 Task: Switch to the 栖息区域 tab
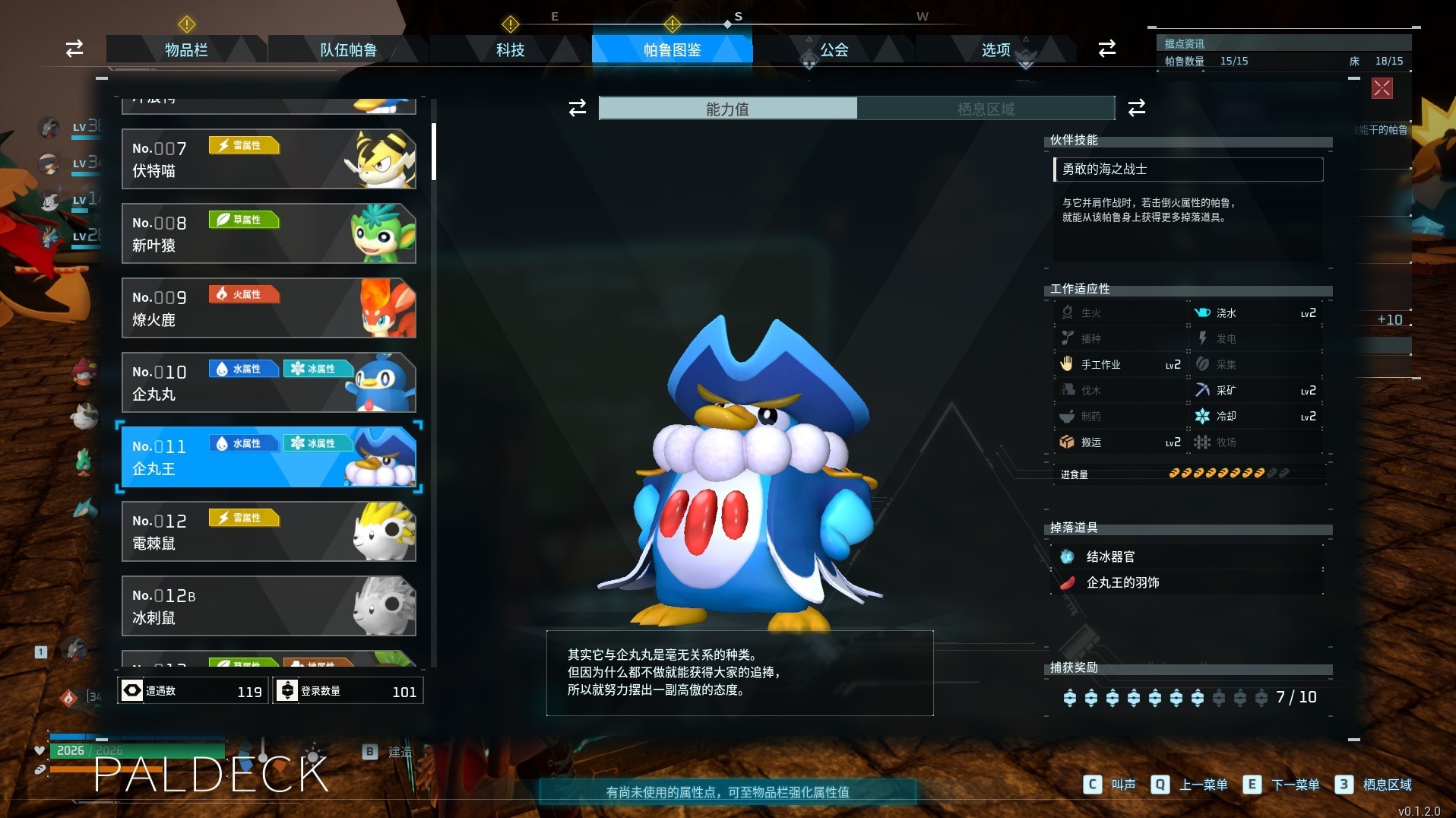click(x=986, y=109)
